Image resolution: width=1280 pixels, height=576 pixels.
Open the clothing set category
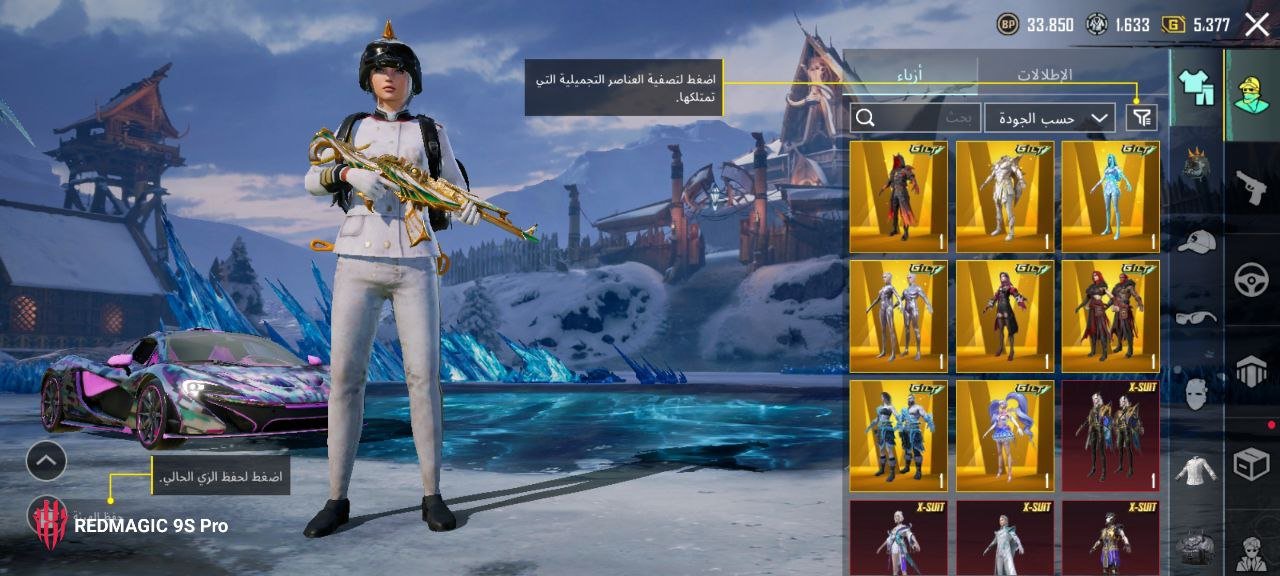coord(1196,87)
